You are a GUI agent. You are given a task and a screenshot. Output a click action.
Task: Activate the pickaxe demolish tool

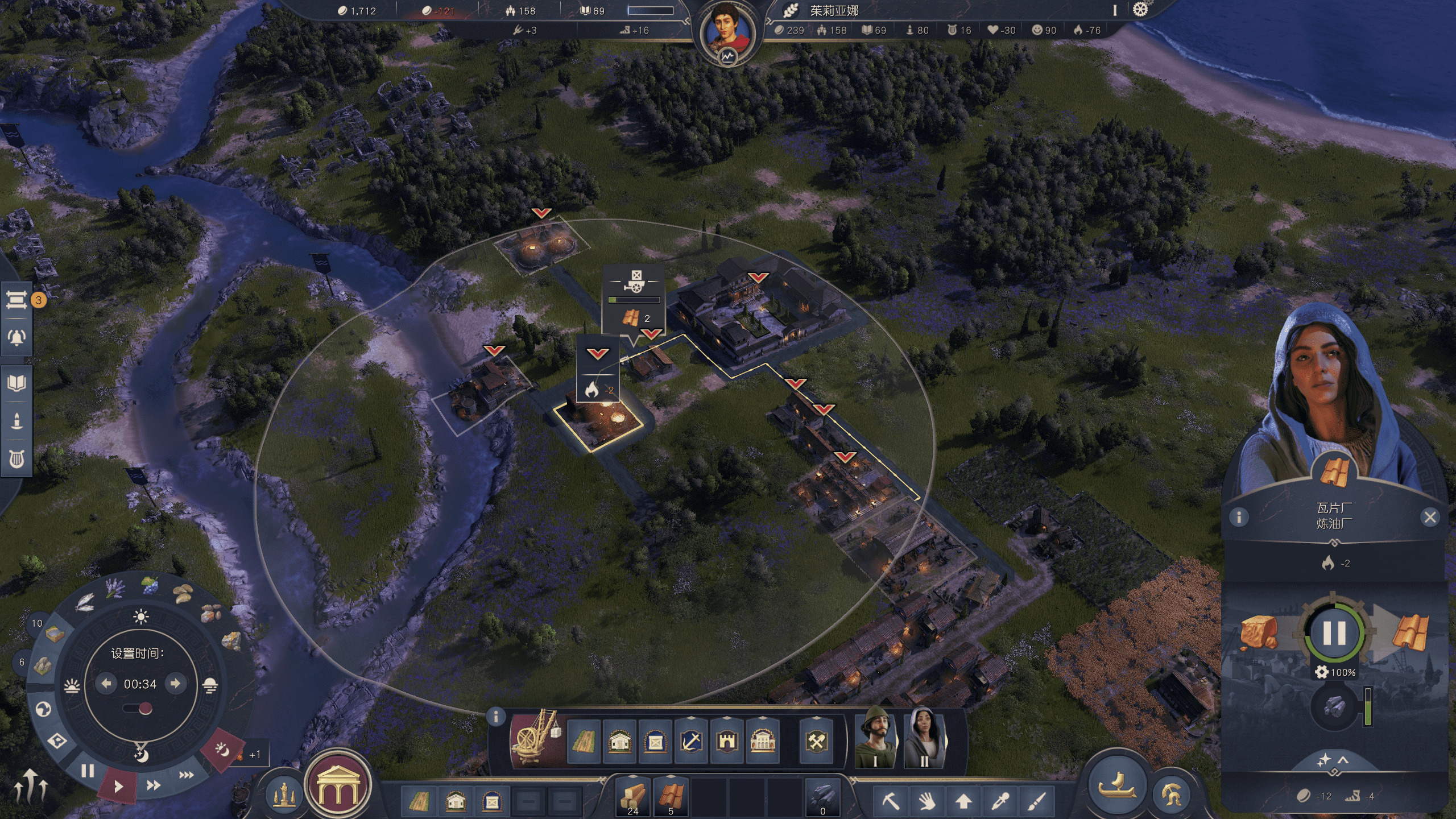(891, 801)
